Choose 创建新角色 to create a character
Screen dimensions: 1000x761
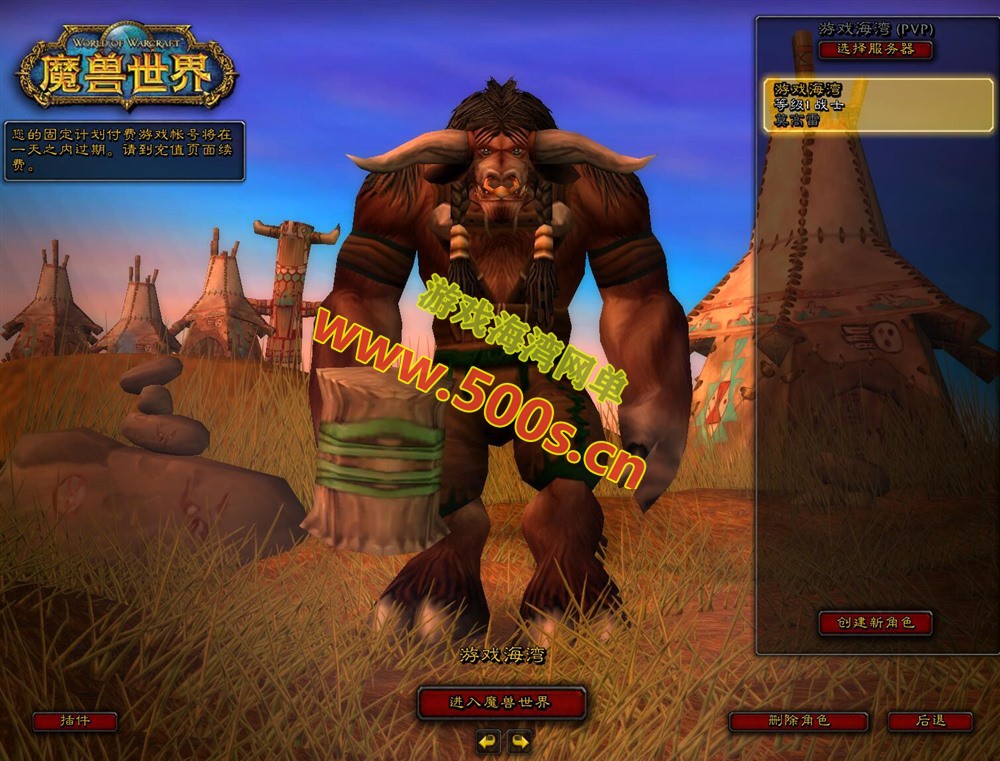pos(875,623)
